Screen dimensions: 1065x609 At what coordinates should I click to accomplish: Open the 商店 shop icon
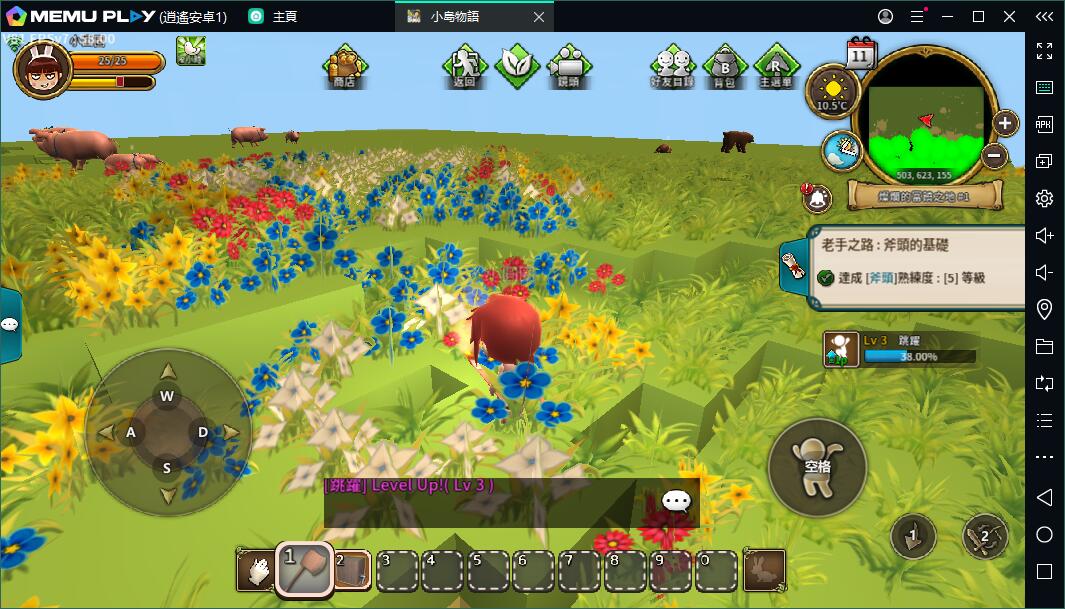345,65
